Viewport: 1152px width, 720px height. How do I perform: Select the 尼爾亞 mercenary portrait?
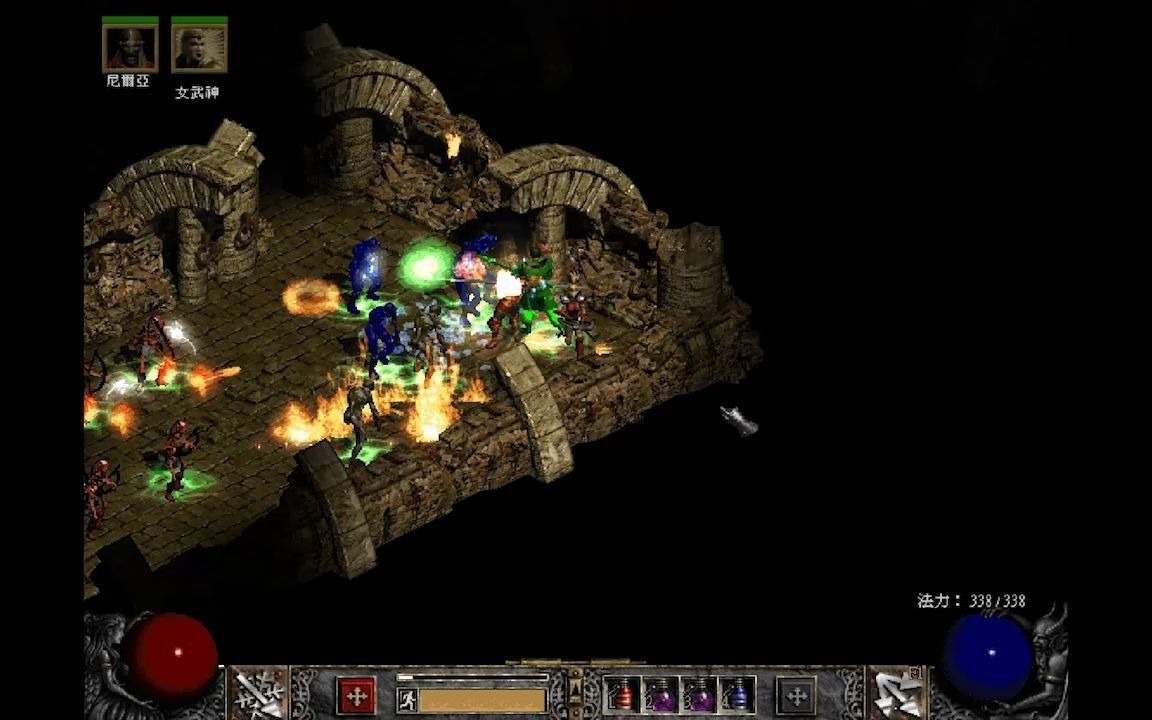point(130,47)
